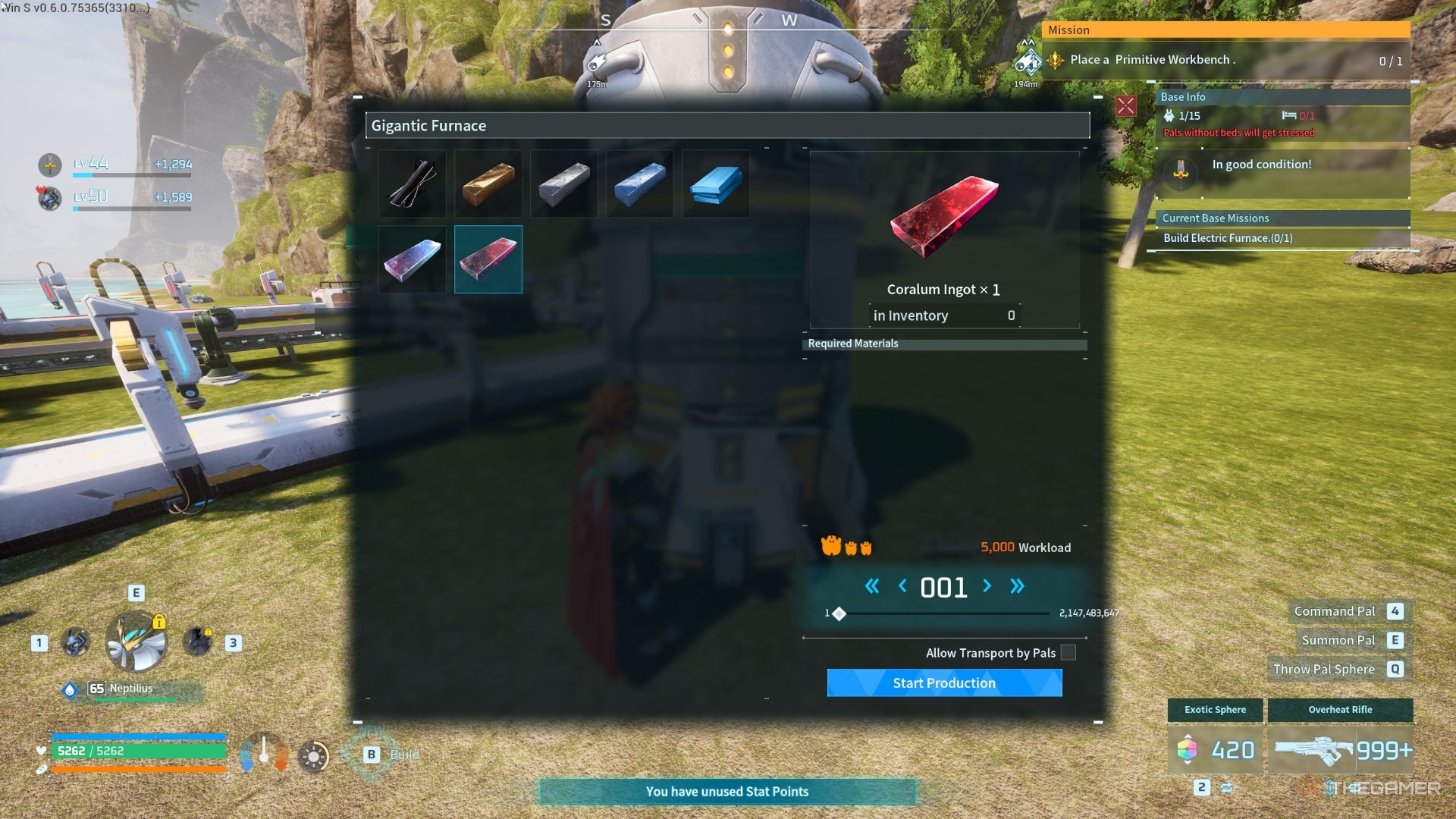Open the Build Electric Furnace base mission
The width and height of the screenshot is (1456, 819).
(x=1228, y=238)
